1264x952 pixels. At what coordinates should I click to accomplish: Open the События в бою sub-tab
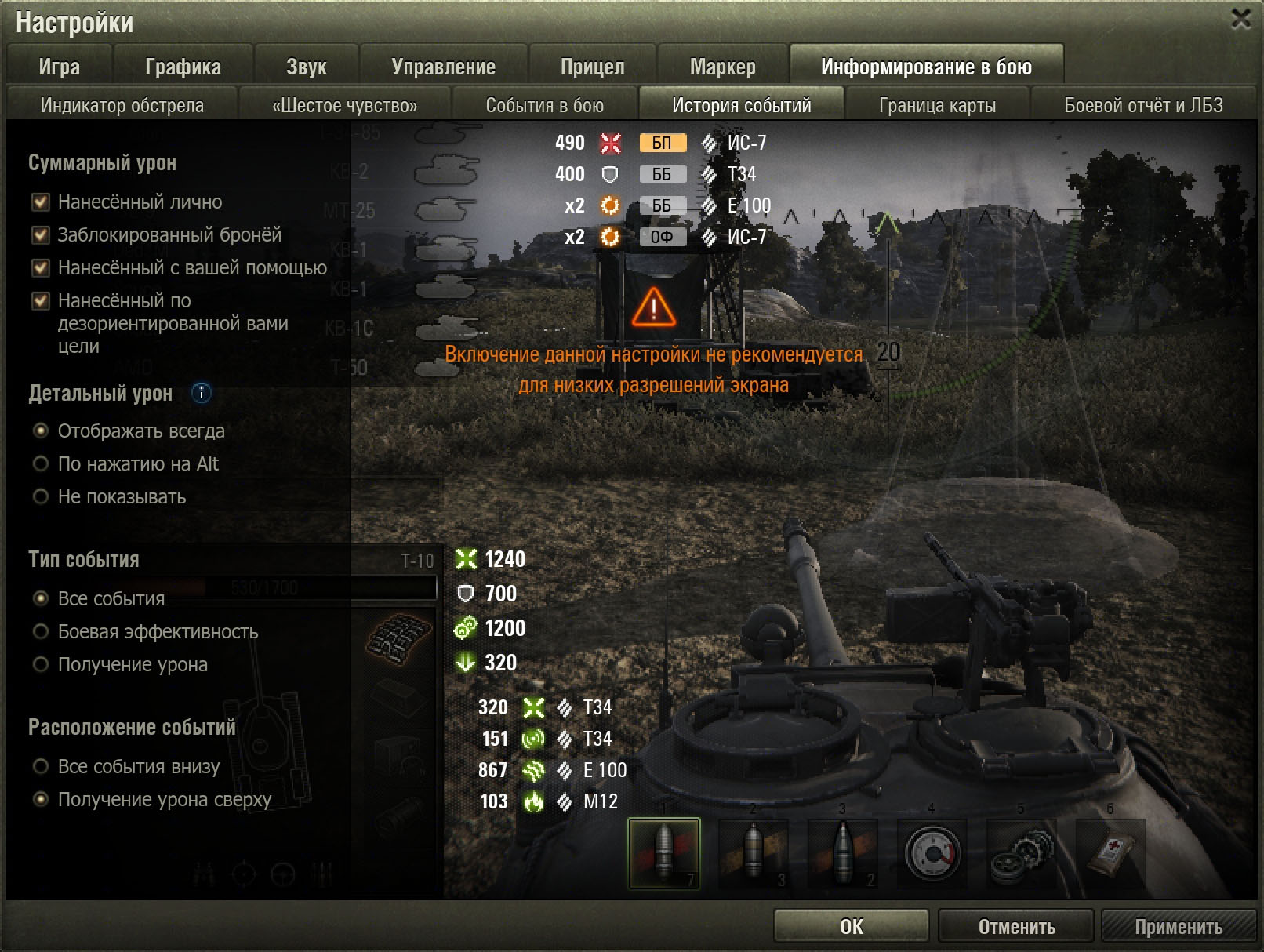pos(544,105)
